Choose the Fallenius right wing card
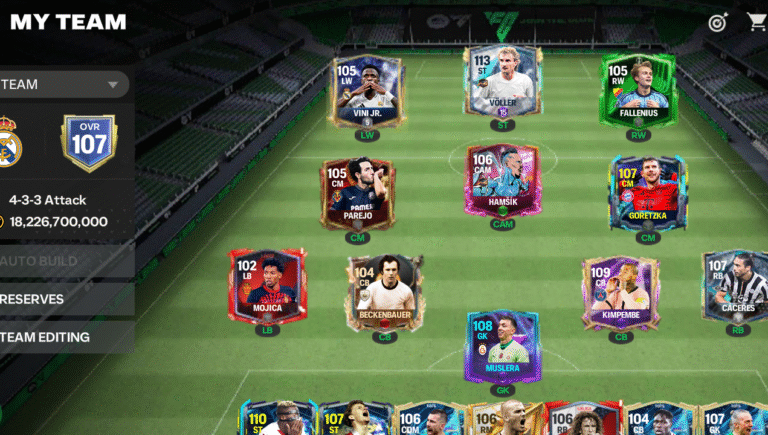Screen dimensions: 768x435 pos(639,91)
